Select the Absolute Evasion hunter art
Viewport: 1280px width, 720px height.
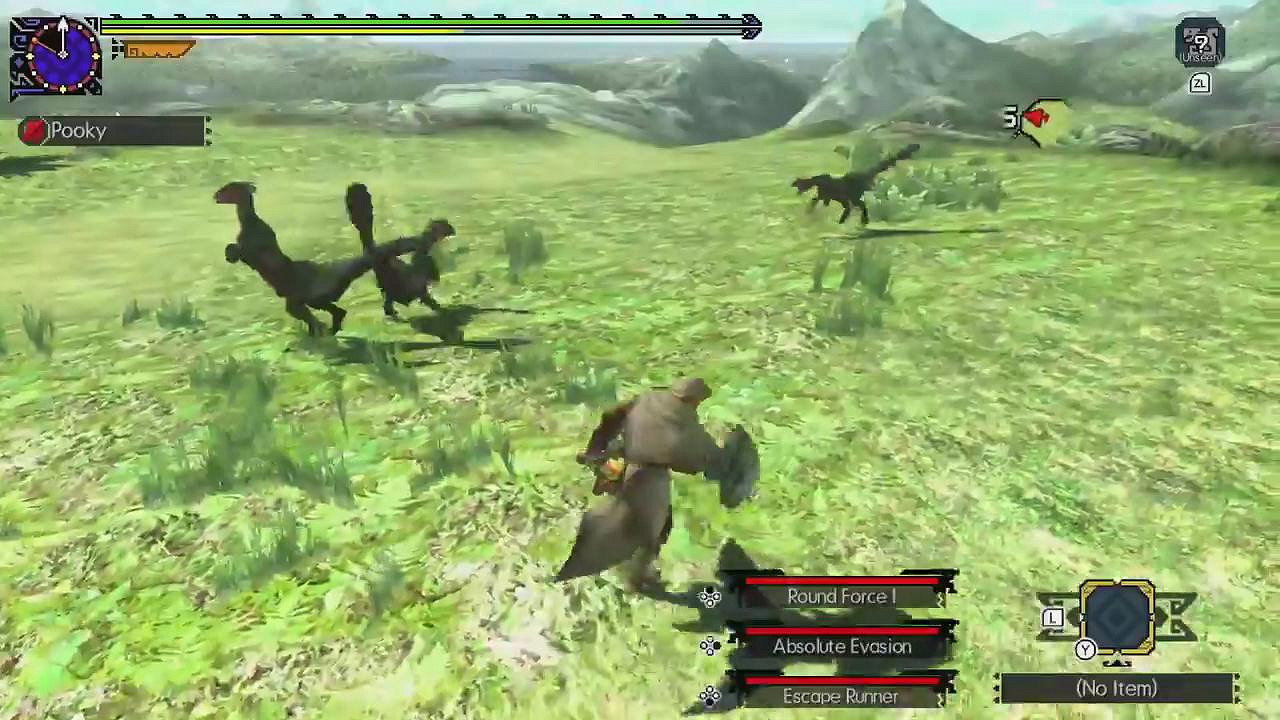[842, 646]
